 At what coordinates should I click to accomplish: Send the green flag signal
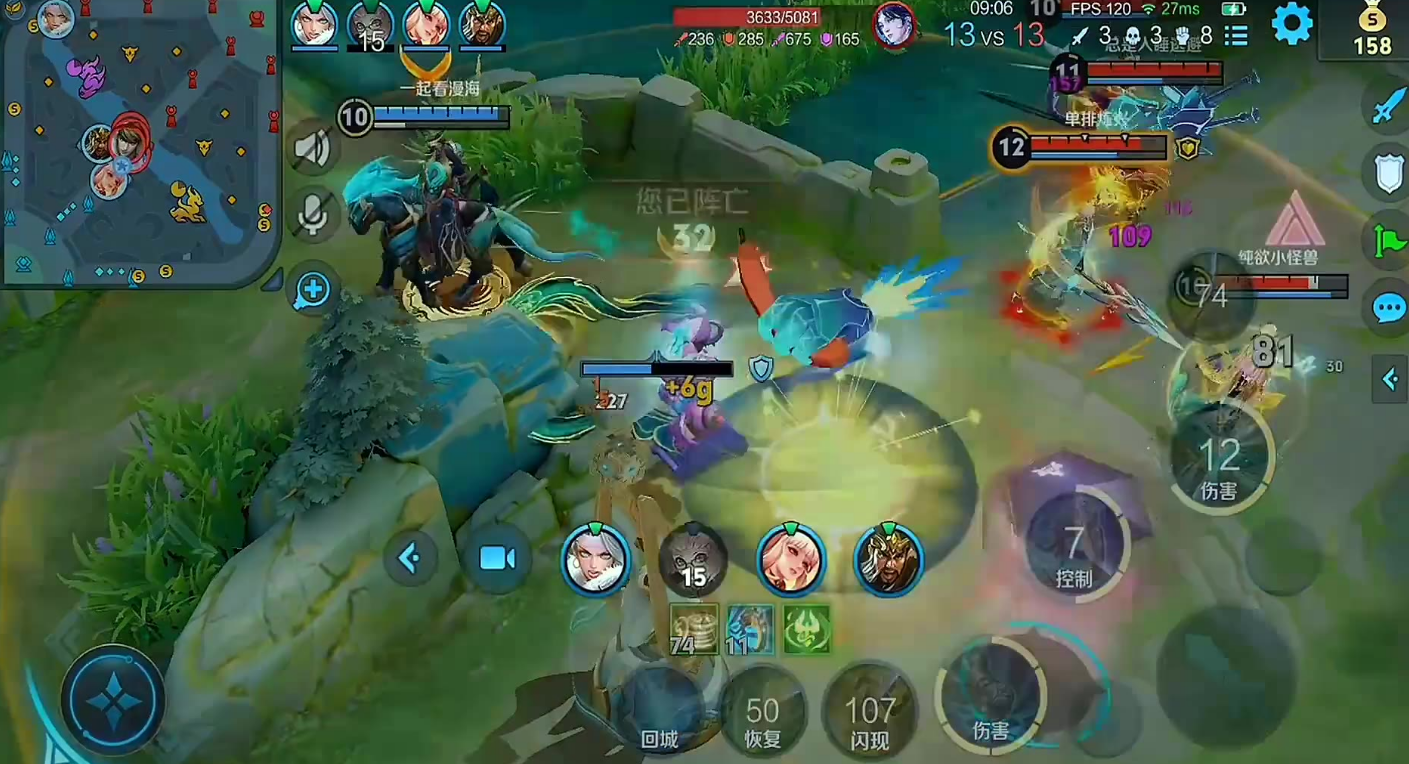coord(1389,241)
